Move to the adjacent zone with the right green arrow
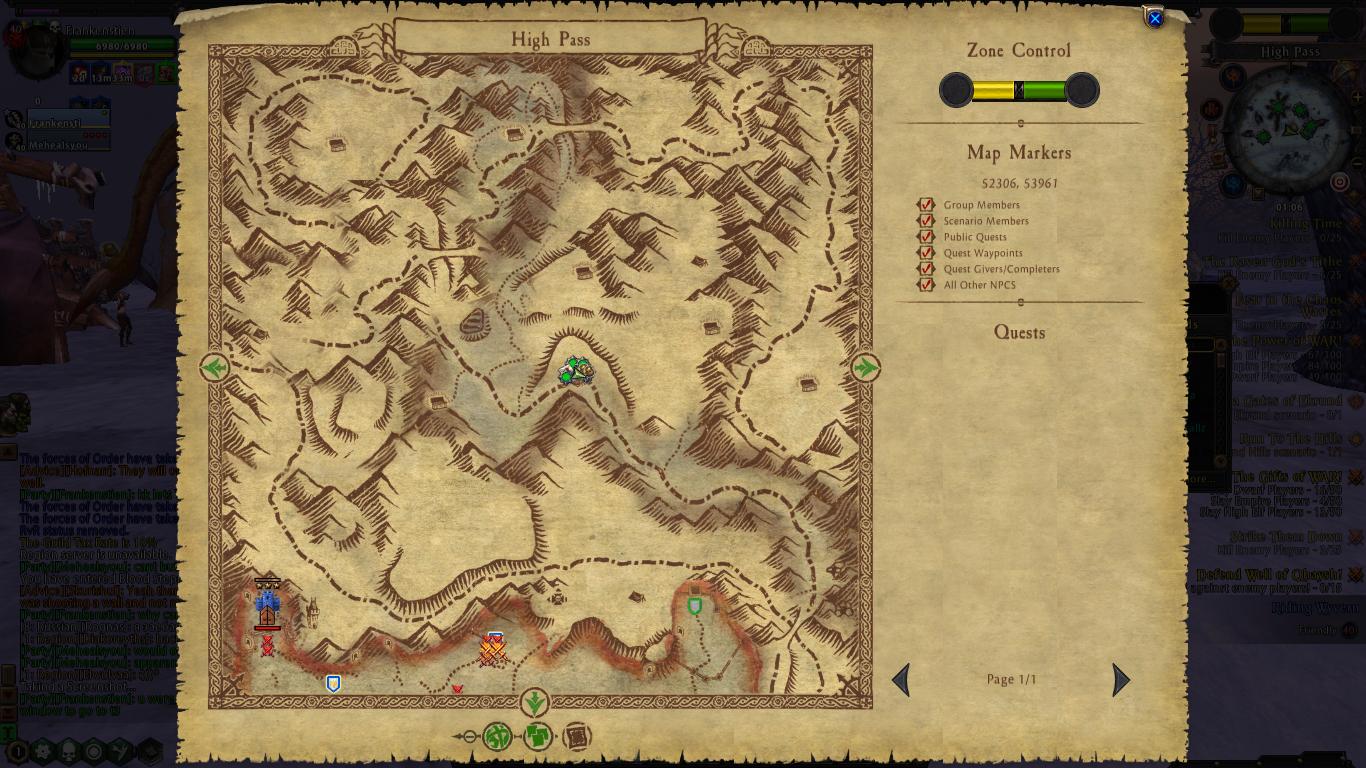 click(x=865, y=368)
